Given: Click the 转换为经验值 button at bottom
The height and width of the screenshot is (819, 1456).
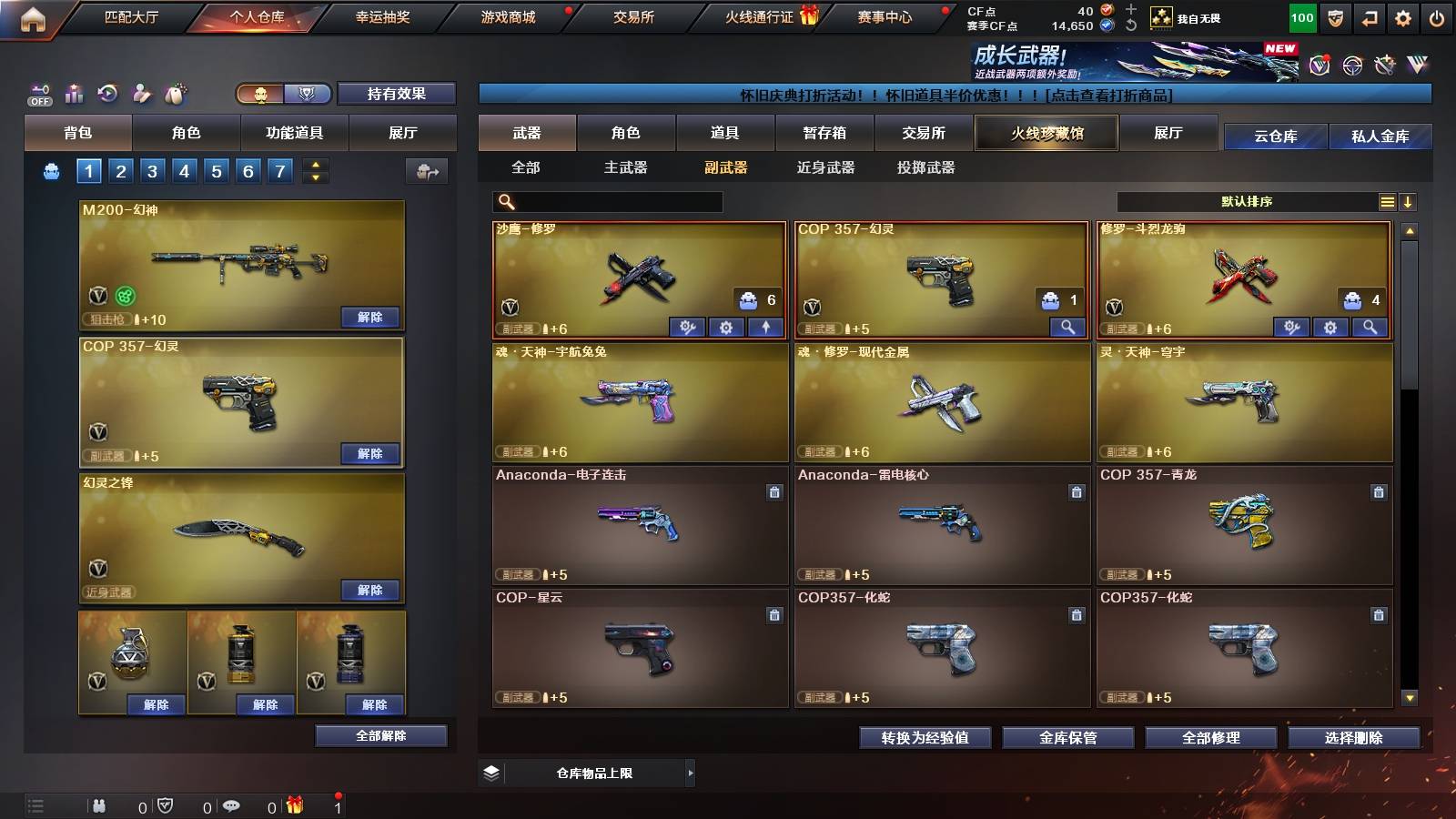Looking at the screenshot, I should tap(925, 739).
